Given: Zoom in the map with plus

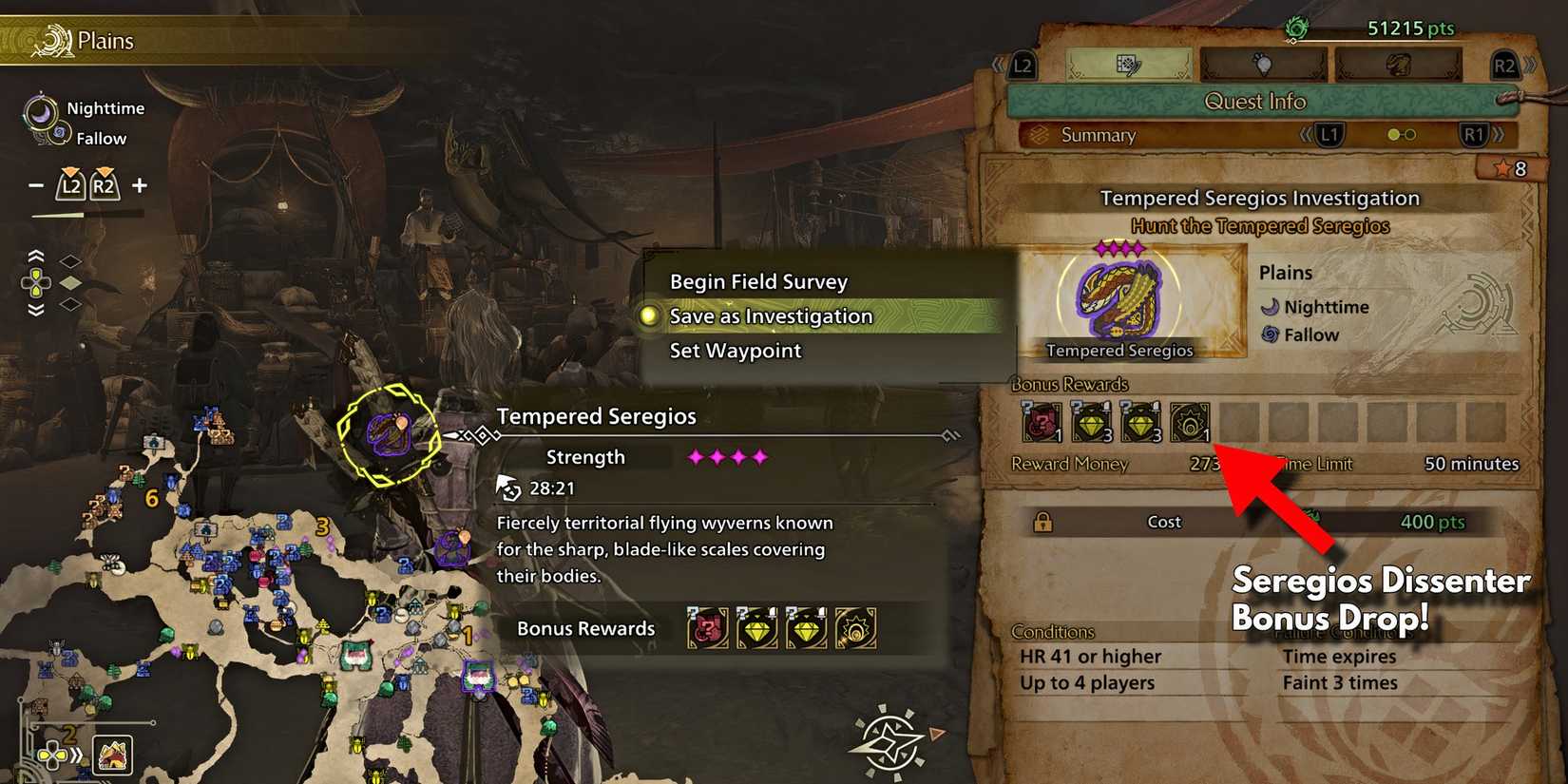Looking at the screenshot, I should click(140, 185).
